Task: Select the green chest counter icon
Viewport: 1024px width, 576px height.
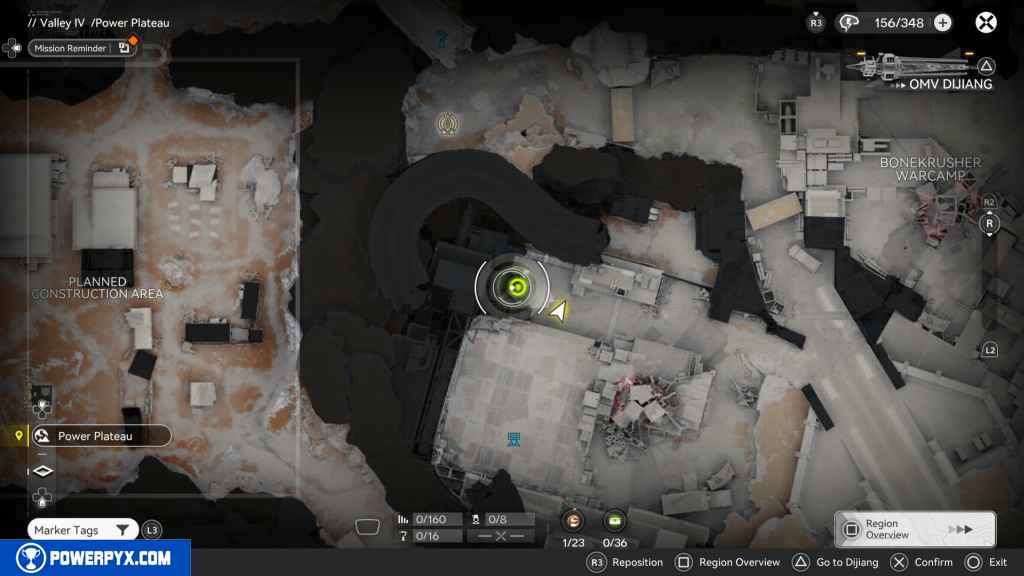Action: coord(615,520)
